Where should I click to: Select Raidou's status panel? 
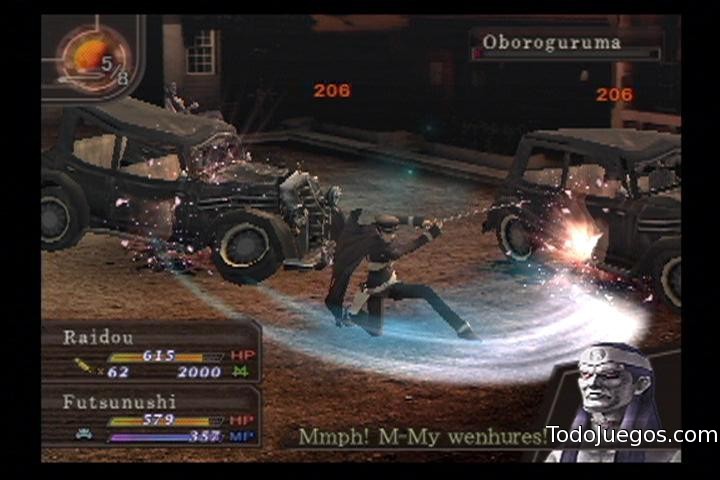pos(151,352)
